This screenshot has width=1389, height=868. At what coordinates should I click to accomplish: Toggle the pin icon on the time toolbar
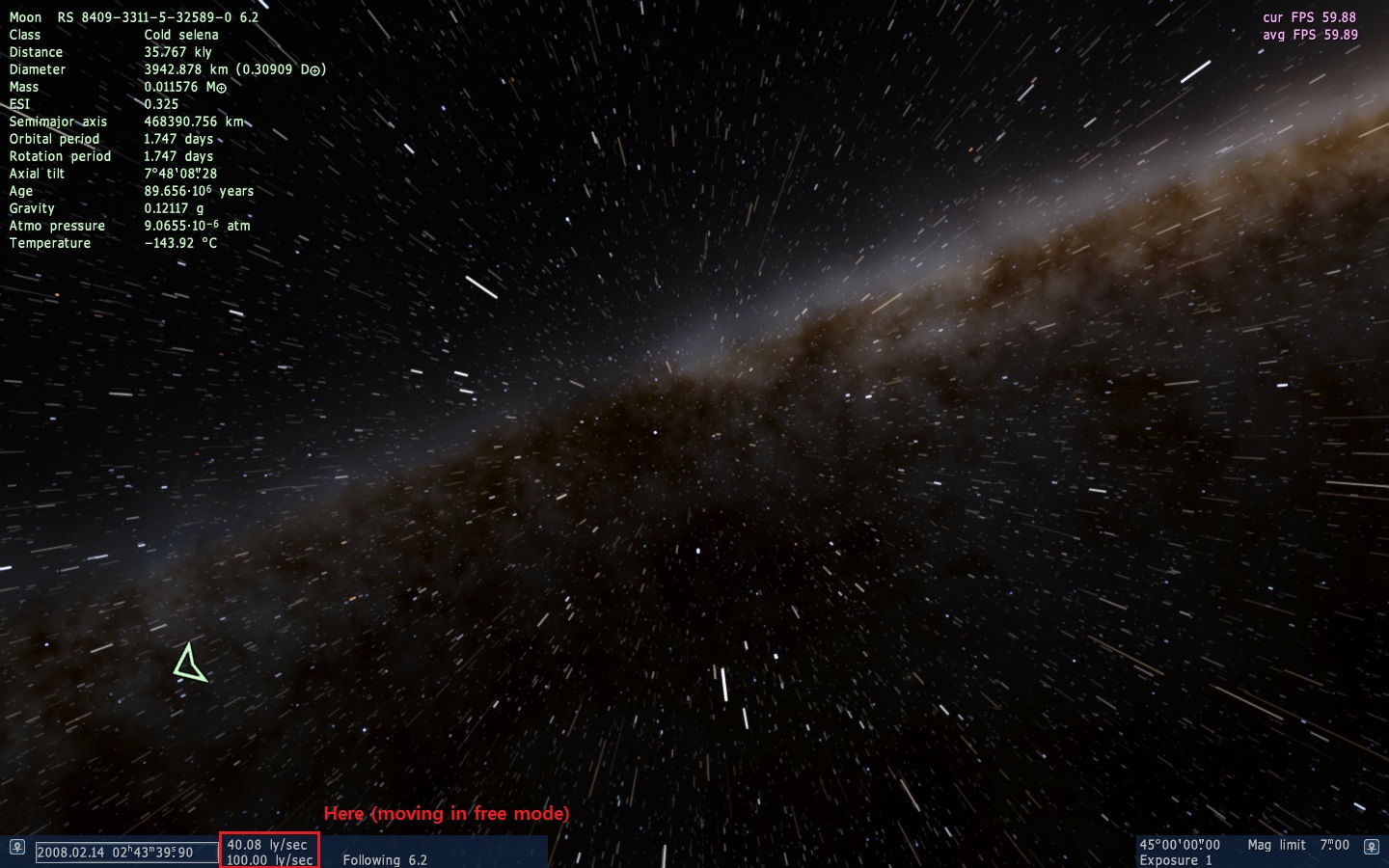16,847
